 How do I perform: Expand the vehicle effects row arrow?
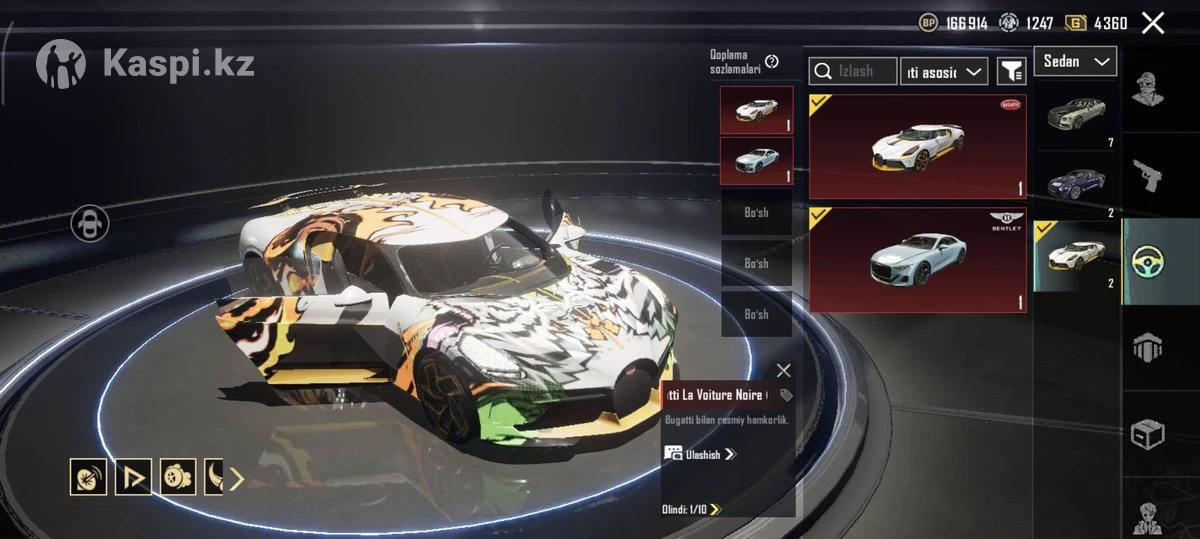click(x=237, y=479)
